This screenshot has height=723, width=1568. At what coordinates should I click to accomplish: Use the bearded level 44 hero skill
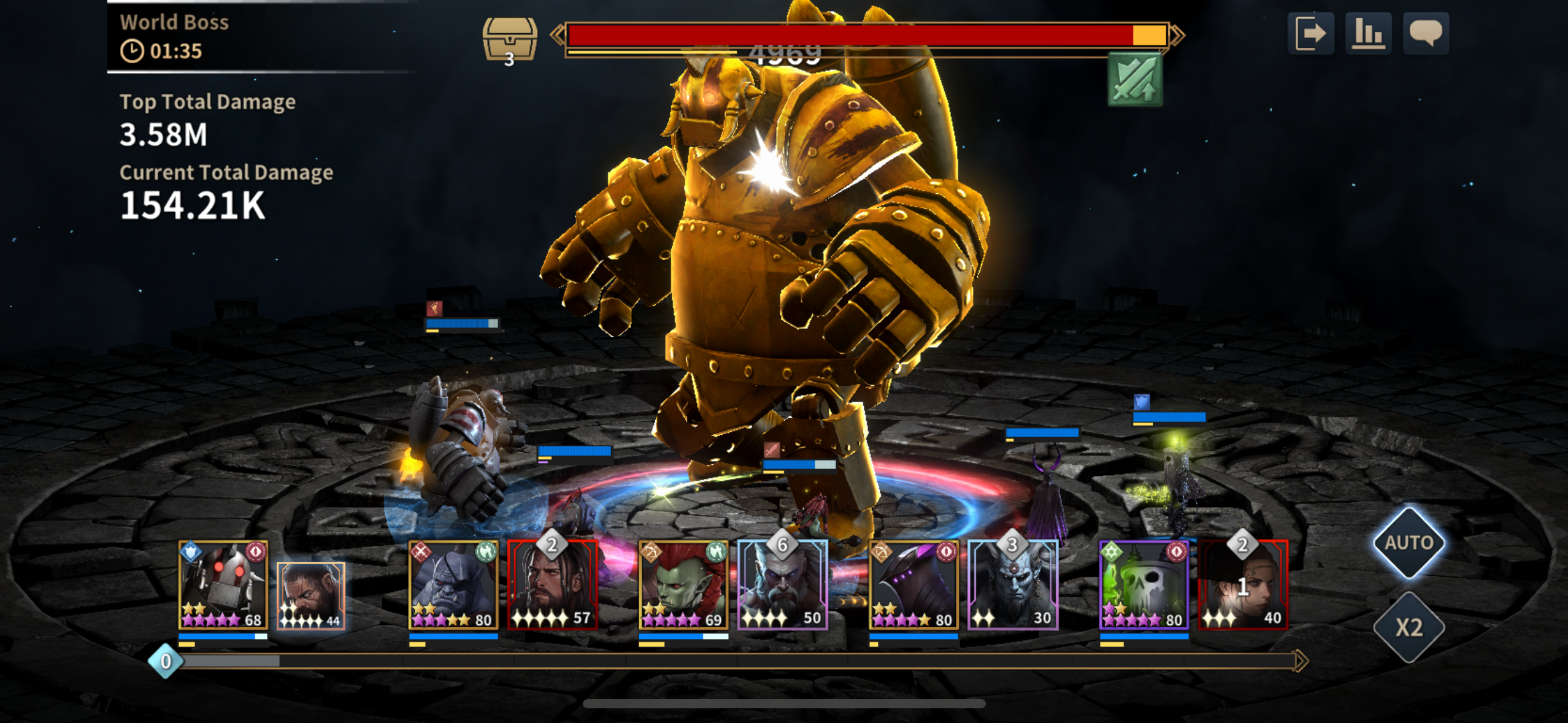pyautogui.click(x=311, y=595)
